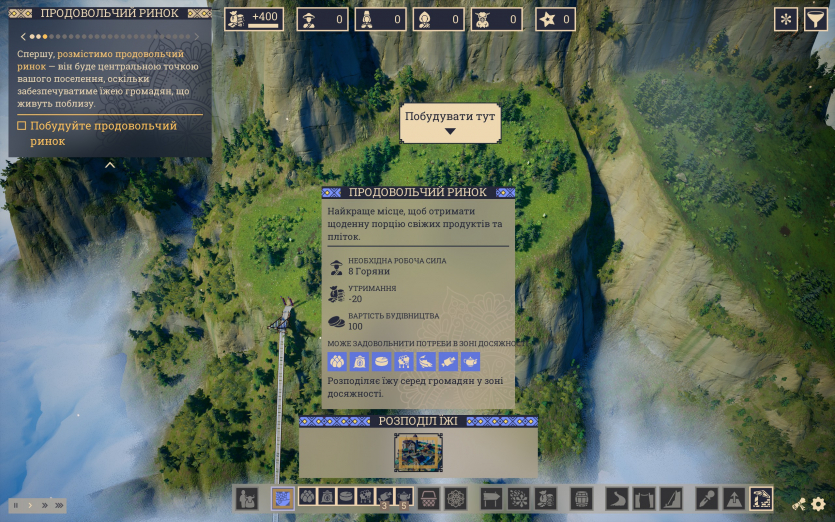Click the "Побудувати тут" build button

click(450, 122)
